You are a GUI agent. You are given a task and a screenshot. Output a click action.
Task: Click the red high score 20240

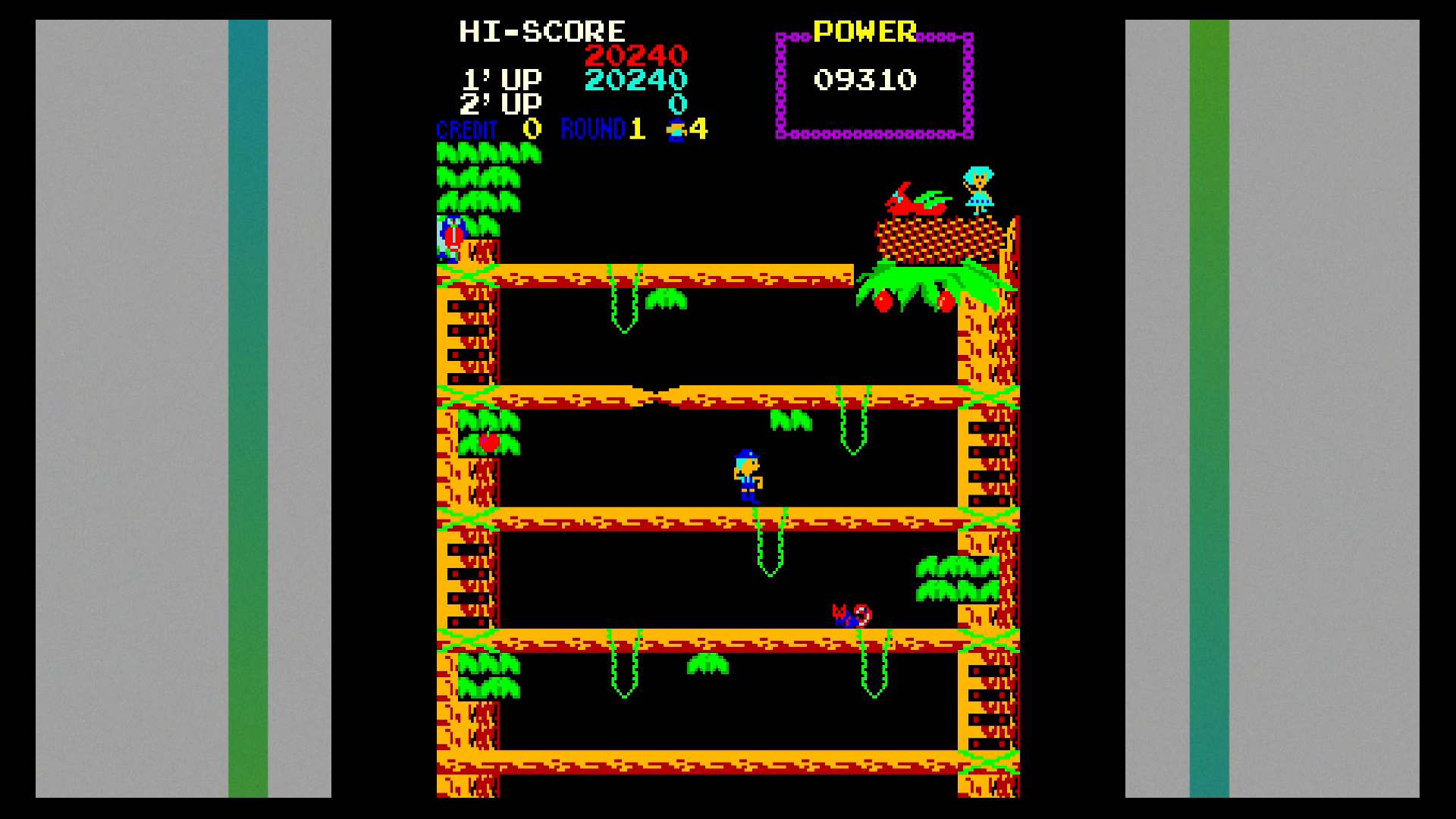[635, 54]
